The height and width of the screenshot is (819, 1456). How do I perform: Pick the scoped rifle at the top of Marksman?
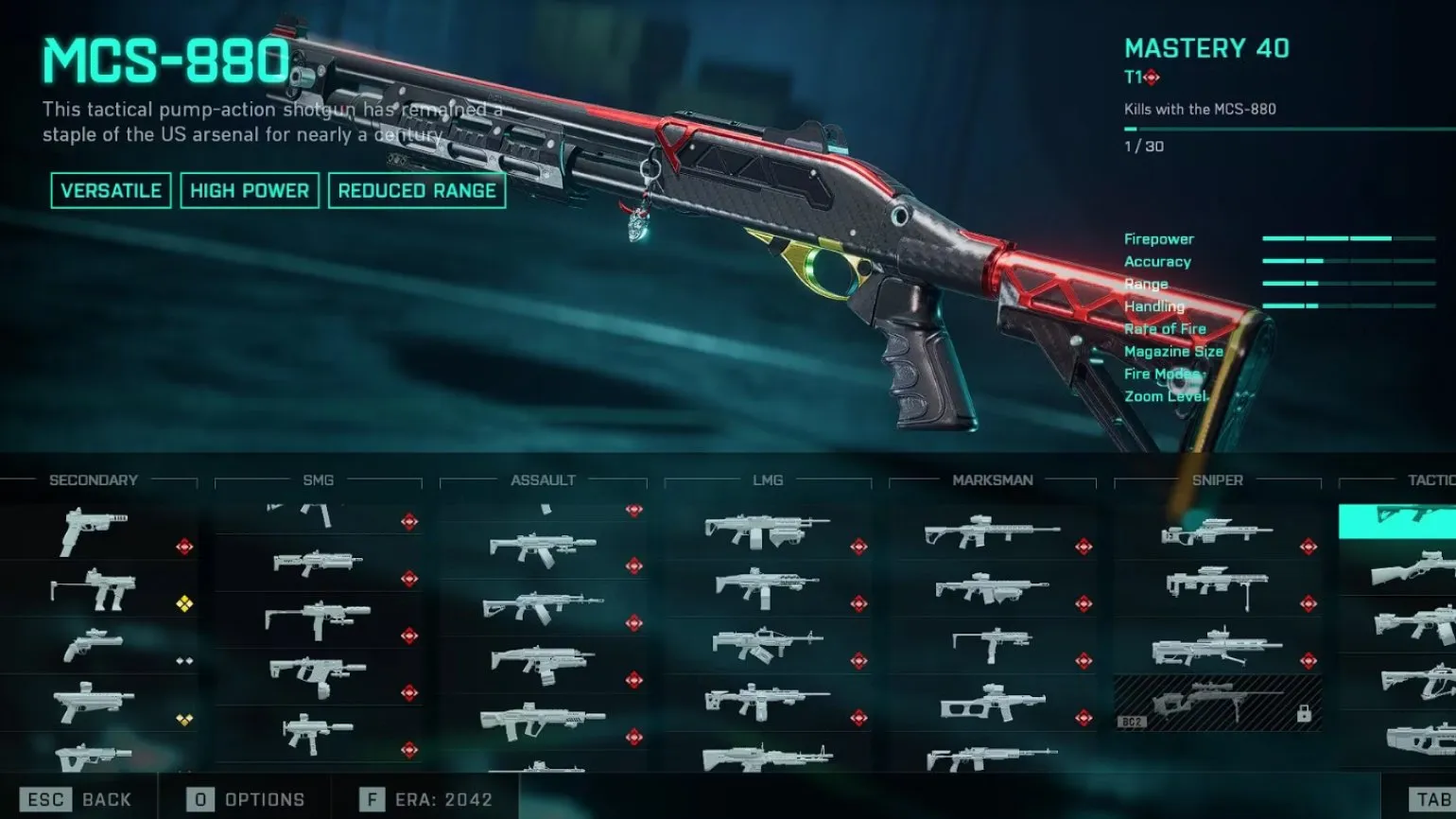click(993, 533)
